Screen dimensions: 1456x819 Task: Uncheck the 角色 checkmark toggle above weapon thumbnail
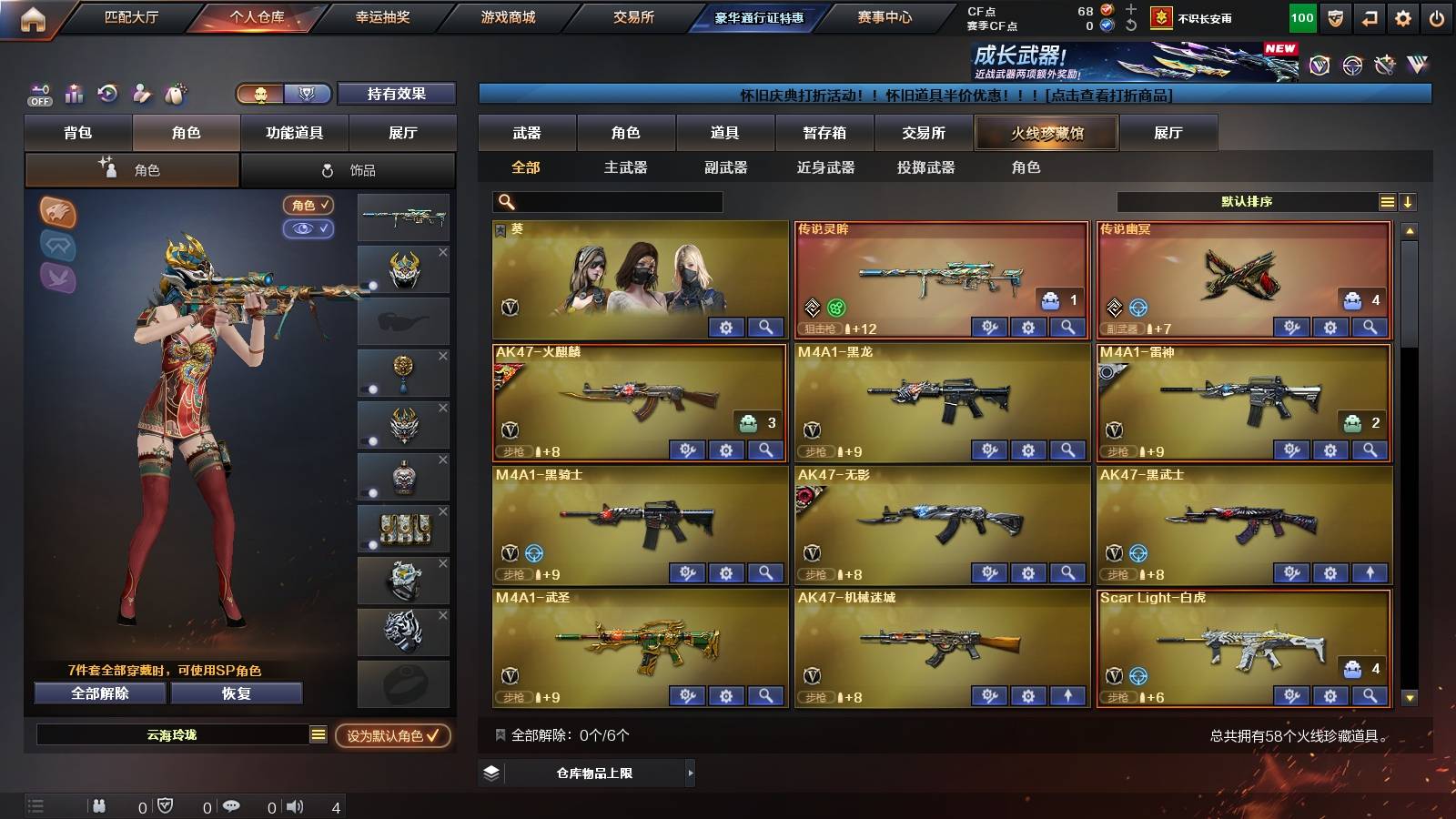coord(309,206)
